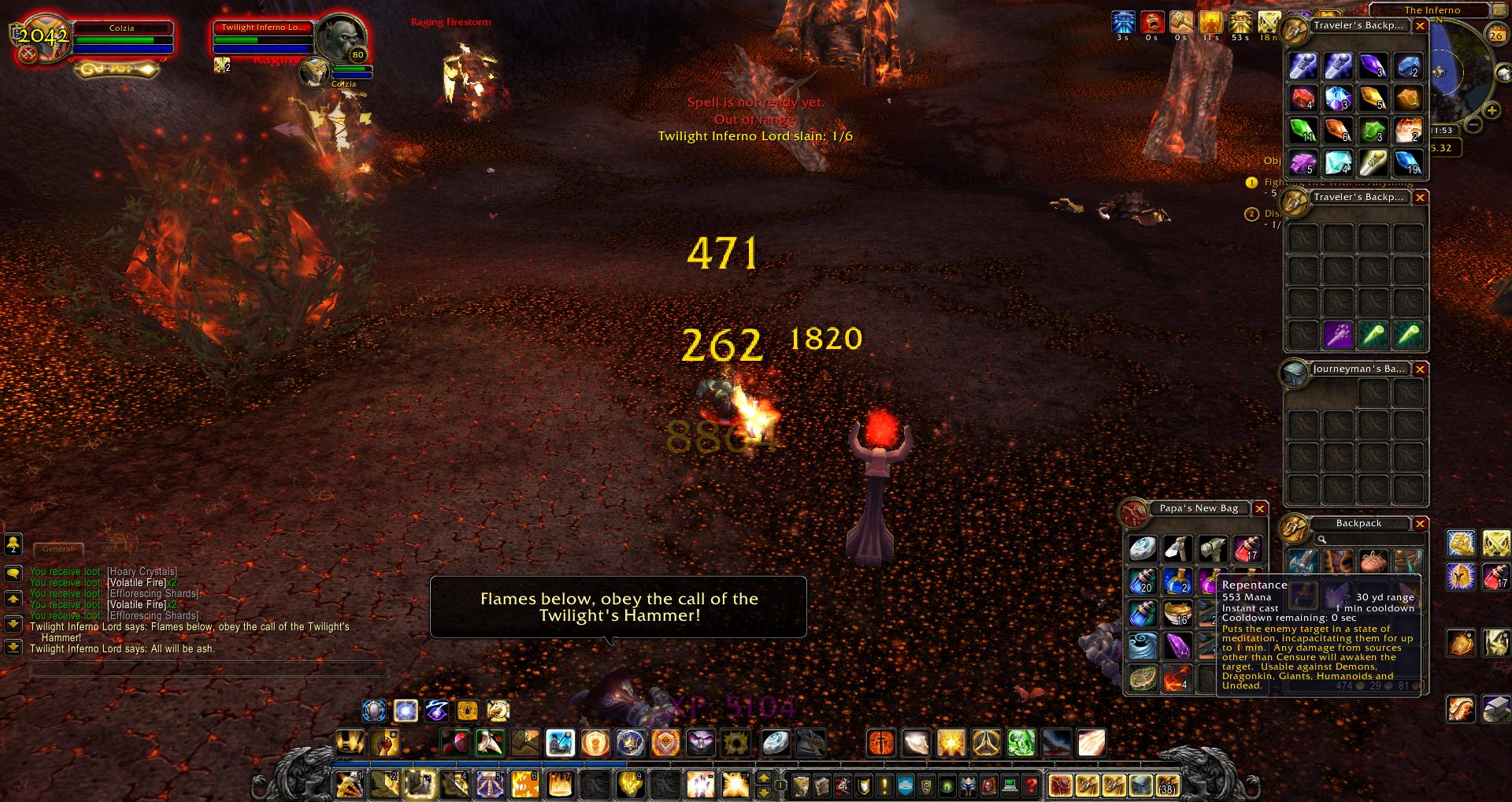
Task: Page up the main action bar
Action: coord(762,778)
